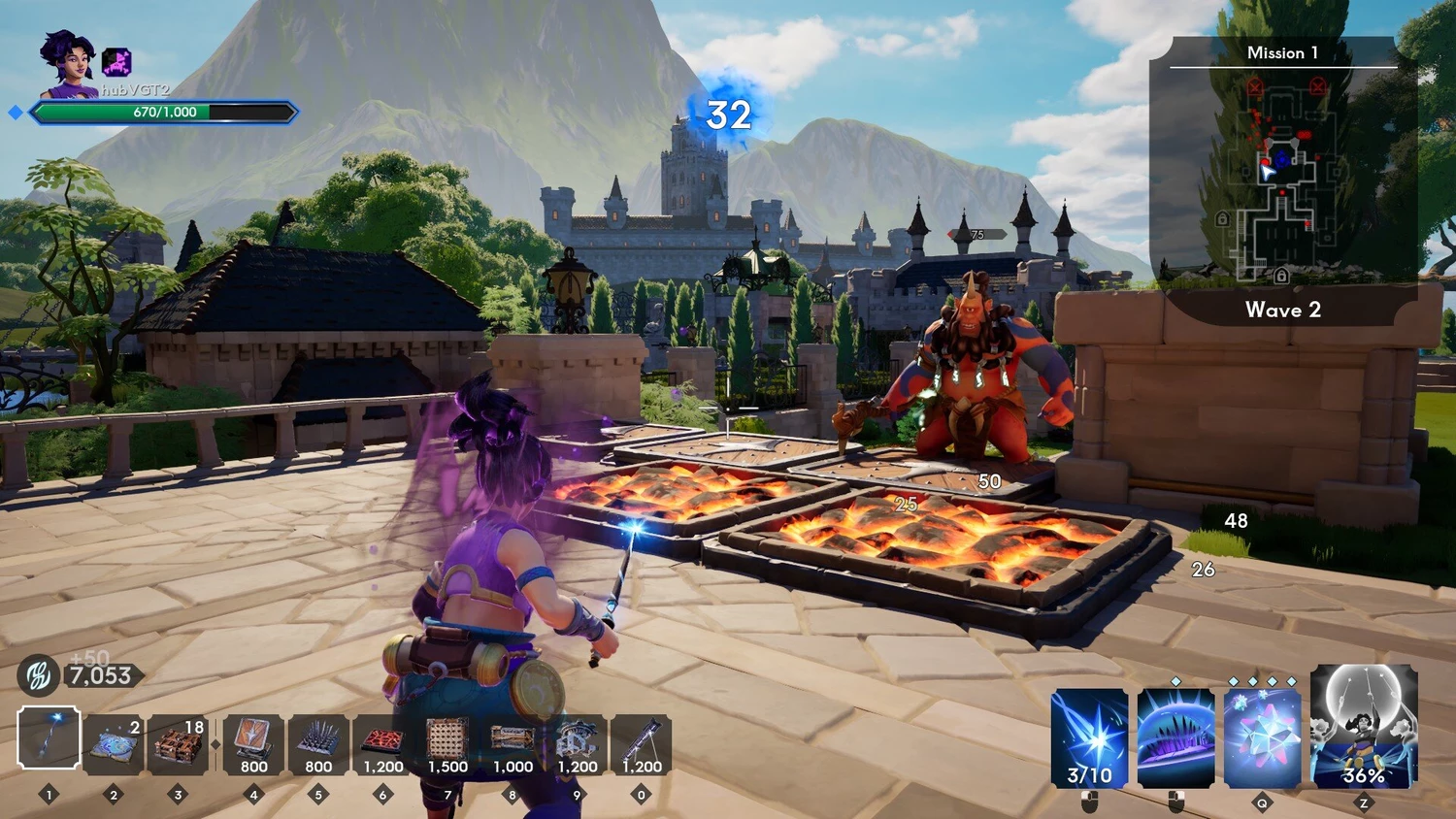Pick the 800-cost wooden floor panel trap
Screen dimensions: 1456x819
(x=253, y=744)
